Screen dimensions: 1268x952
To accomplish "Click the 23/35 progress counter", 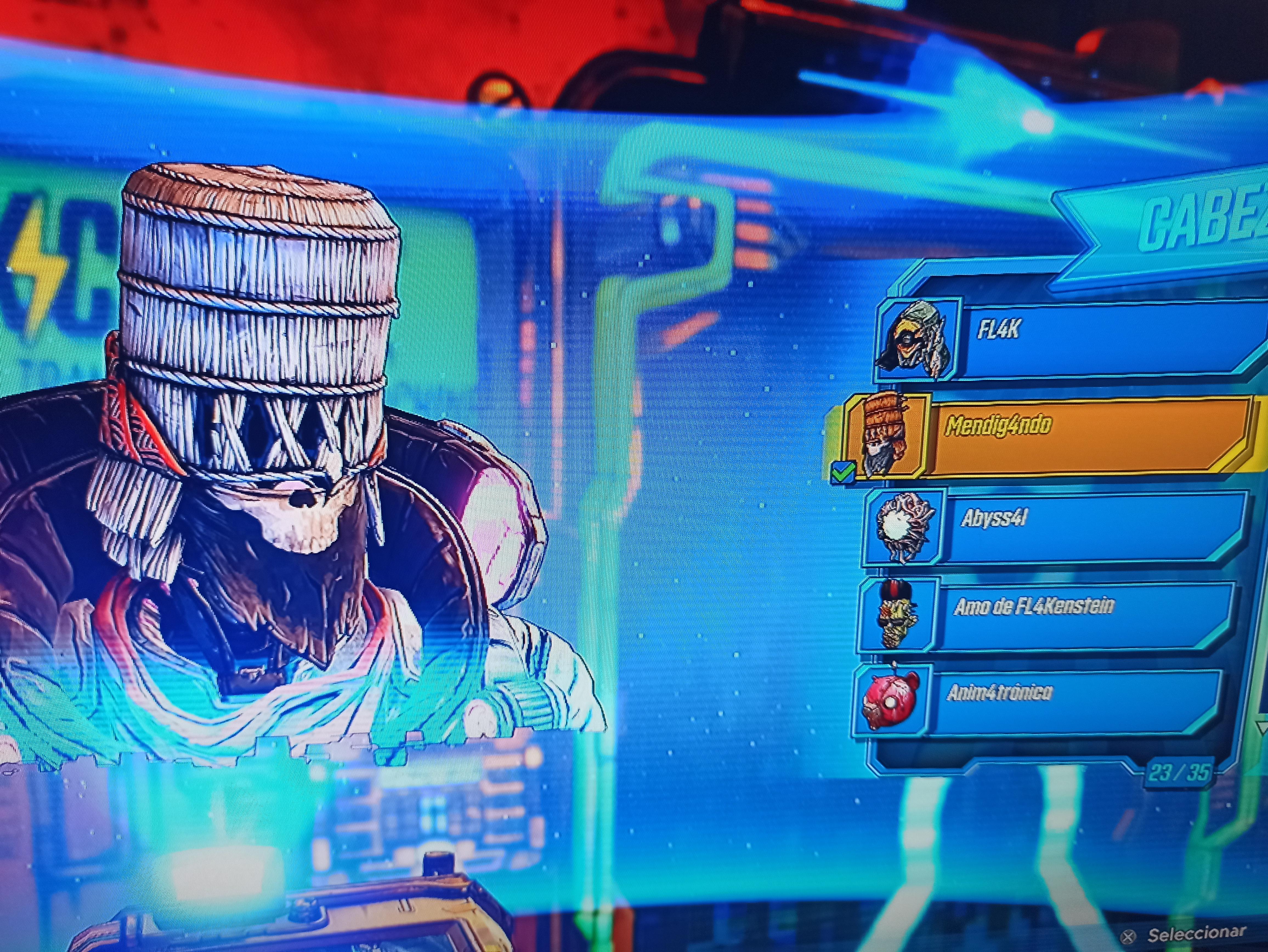I will point(1181,773).
